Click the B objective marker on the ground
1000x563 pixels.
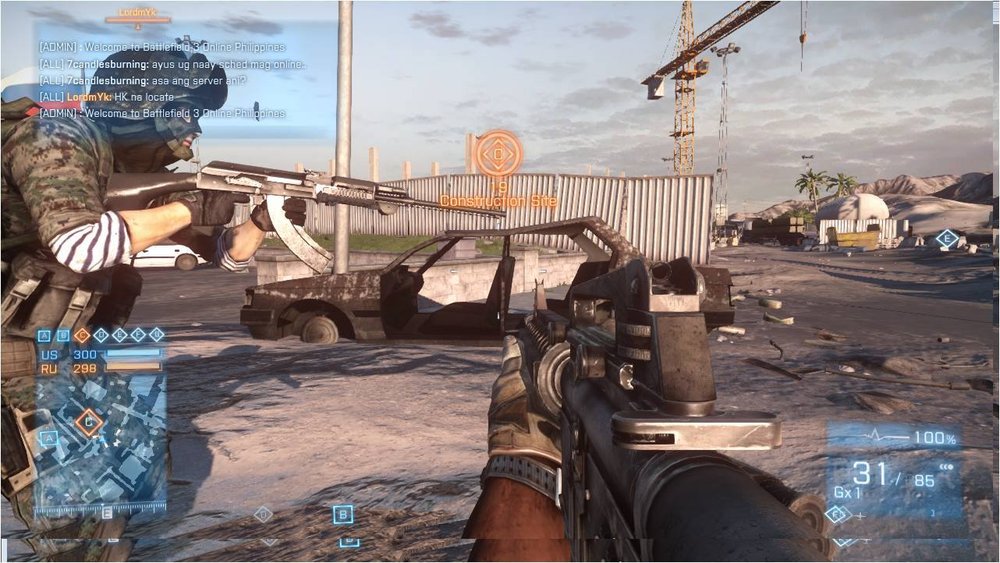tap(343, 514)
